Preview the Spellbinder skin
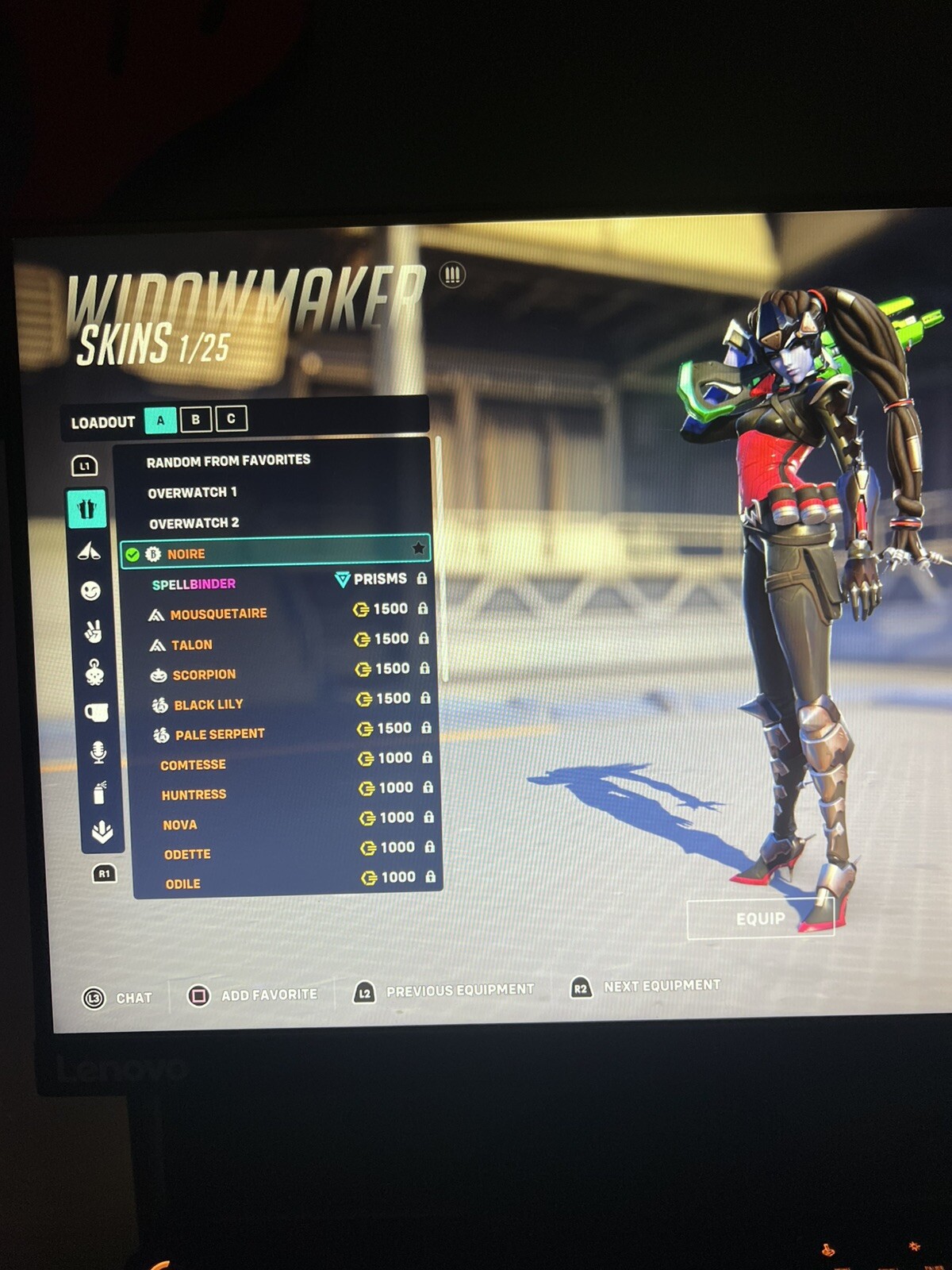Screen dimensions: 952x1270 pos(194,584)
